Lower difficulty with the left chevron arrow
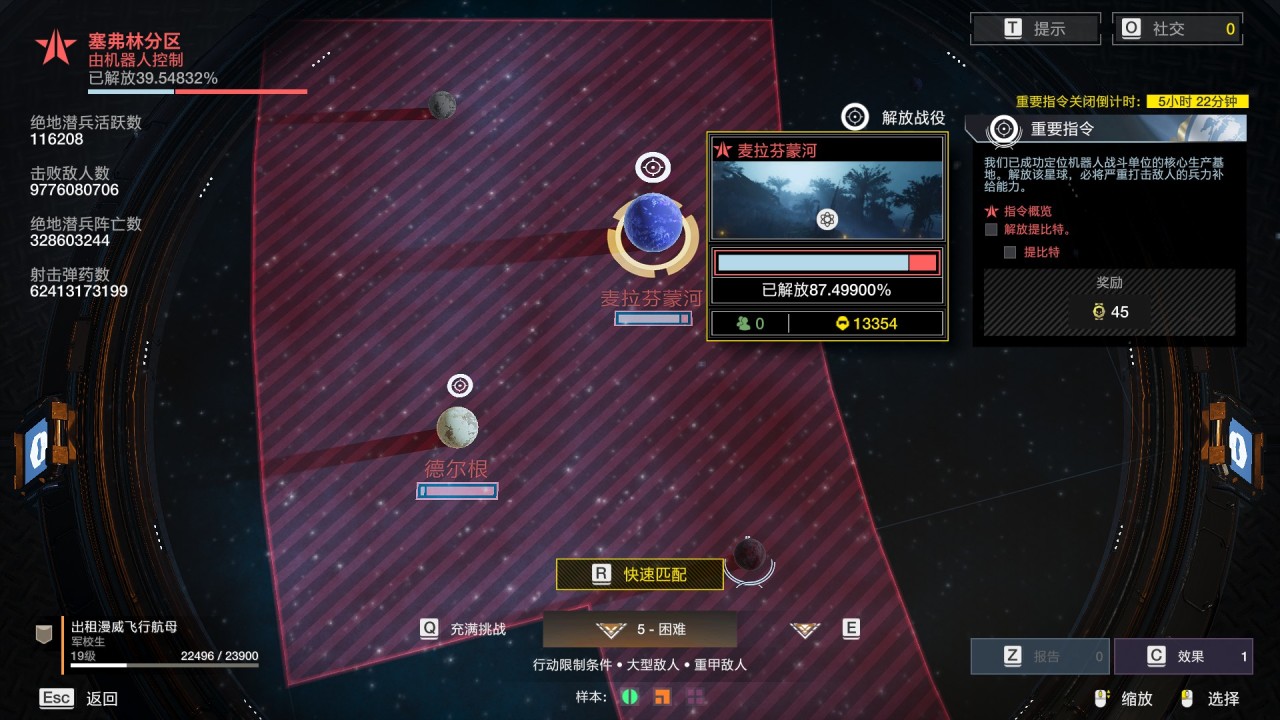Viewport: 1280px width, 720px height. [x=610, y=630]
